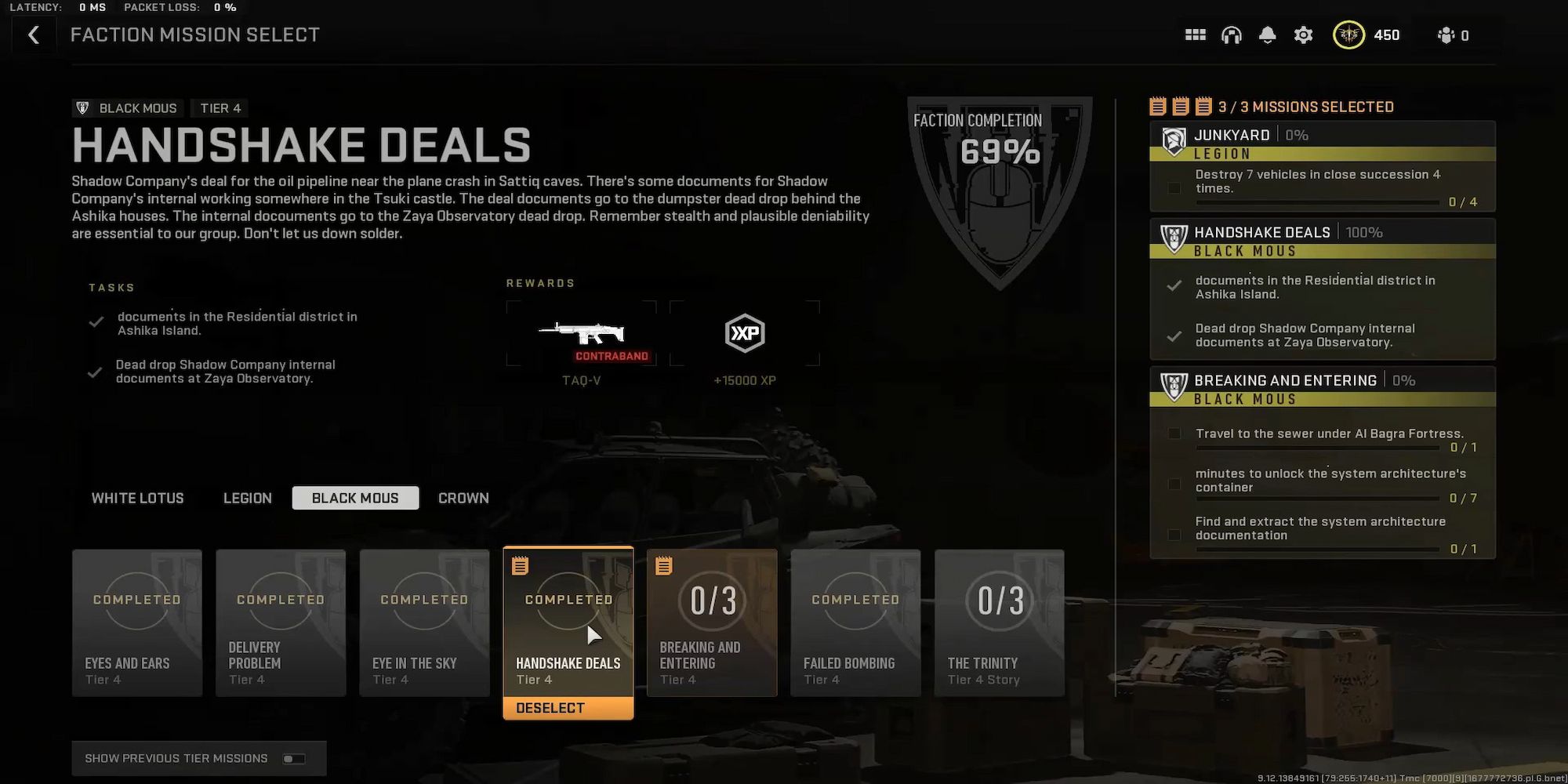Open the party icon showing 0 players
Viewport: 1568px width, 784px height.
pos(1445,34)
